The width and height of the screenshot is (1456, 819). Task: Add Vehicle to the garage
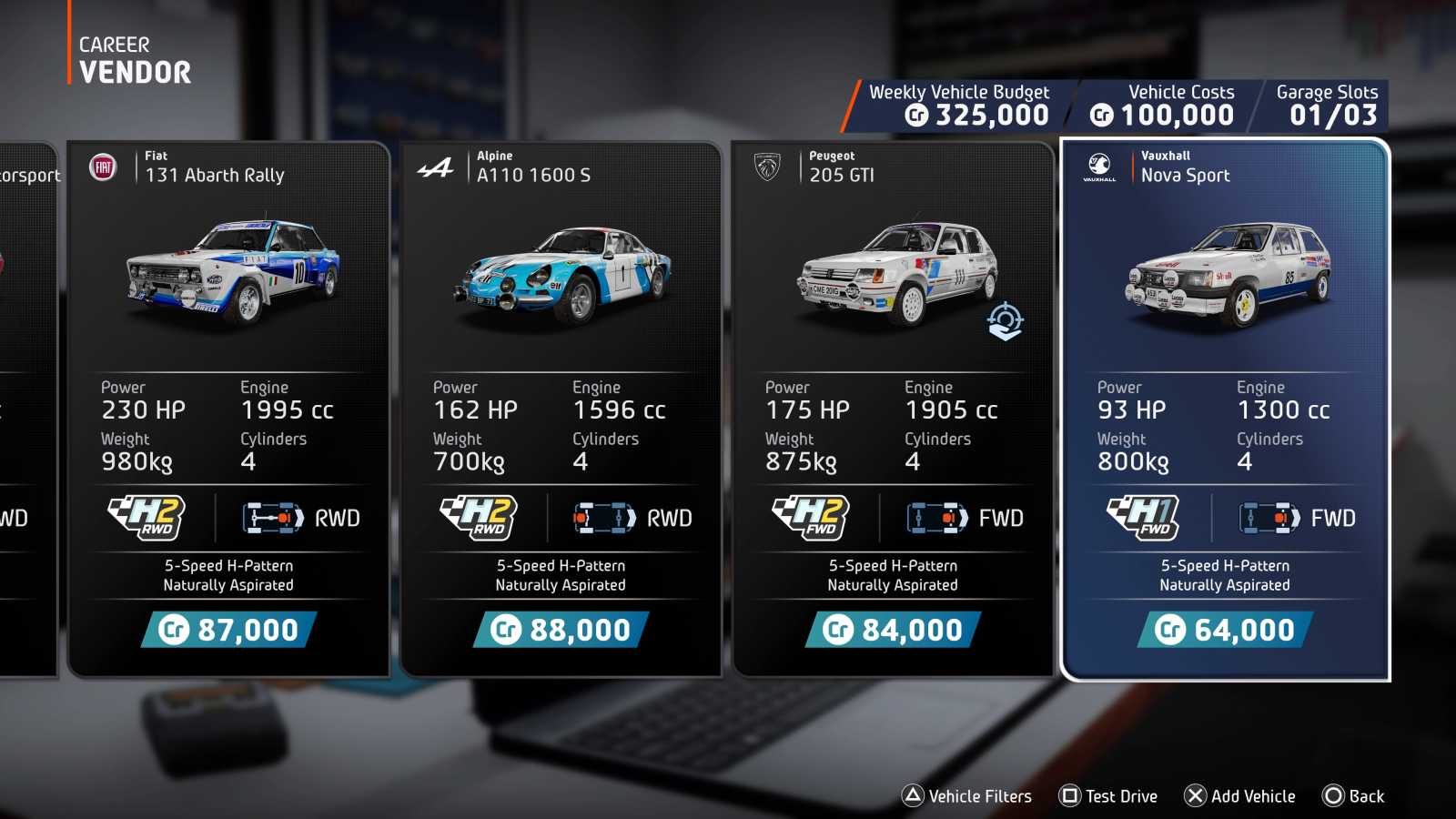(x=1239, y=796)
